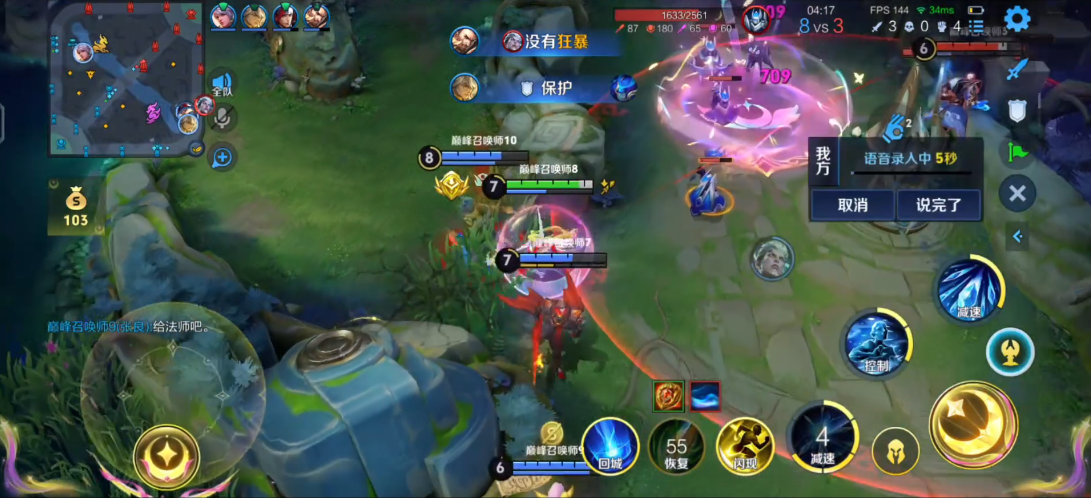
Task: Send the blue sword attack signal
Action: pos(1017,70)
